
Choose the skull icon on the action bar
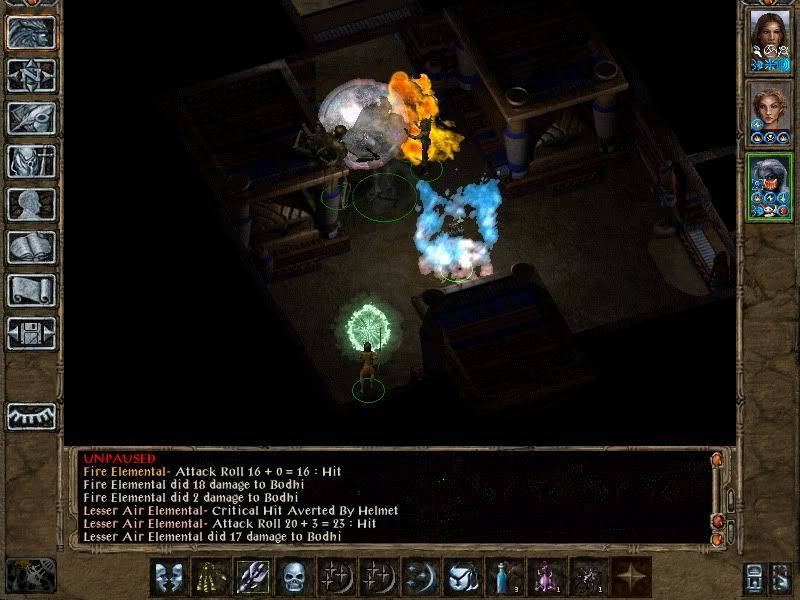pos(293,577)
